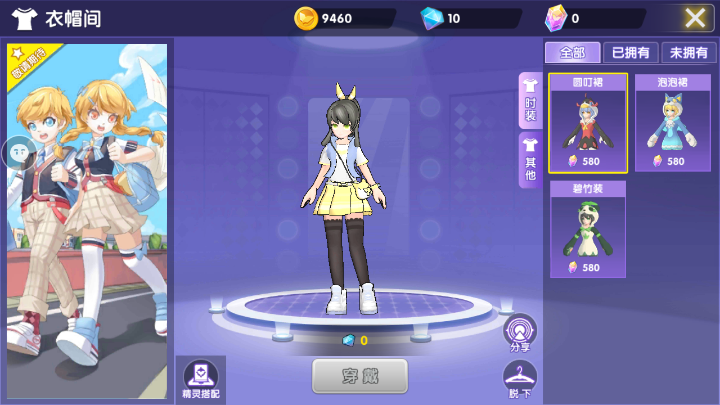The height and width of the screenshot is (405, 720).
Task: Choose the 圆叮裙 outfit card
Action: click(x=588, y=122)
